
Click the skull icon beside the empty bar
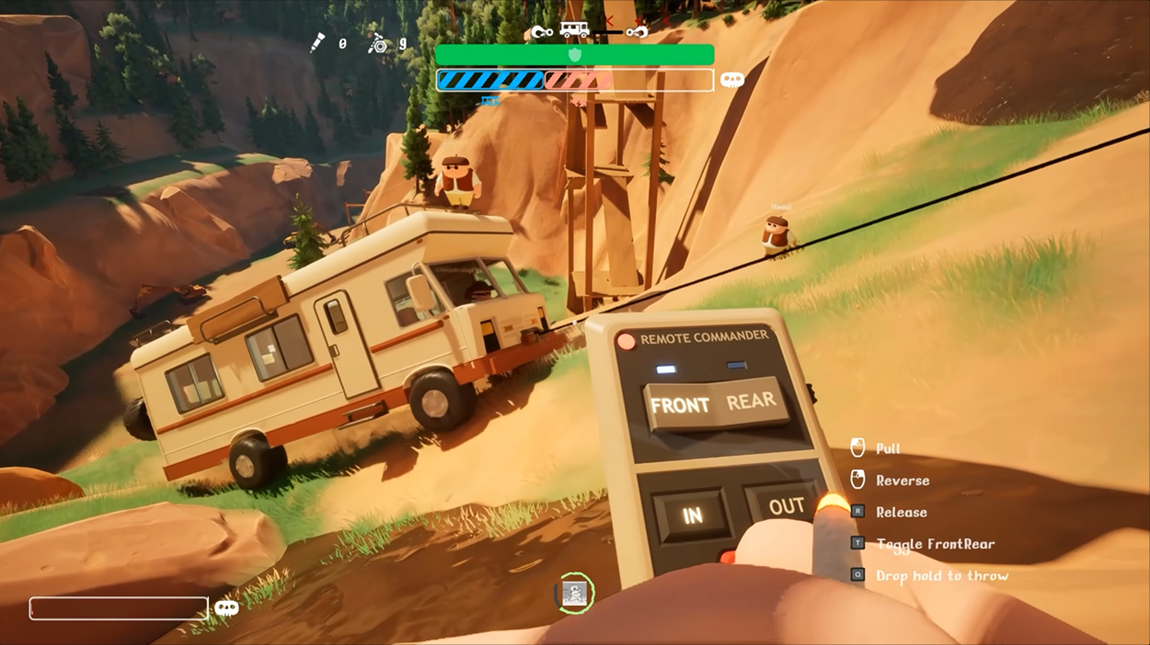pyautogui.click(x=227, y=608)
